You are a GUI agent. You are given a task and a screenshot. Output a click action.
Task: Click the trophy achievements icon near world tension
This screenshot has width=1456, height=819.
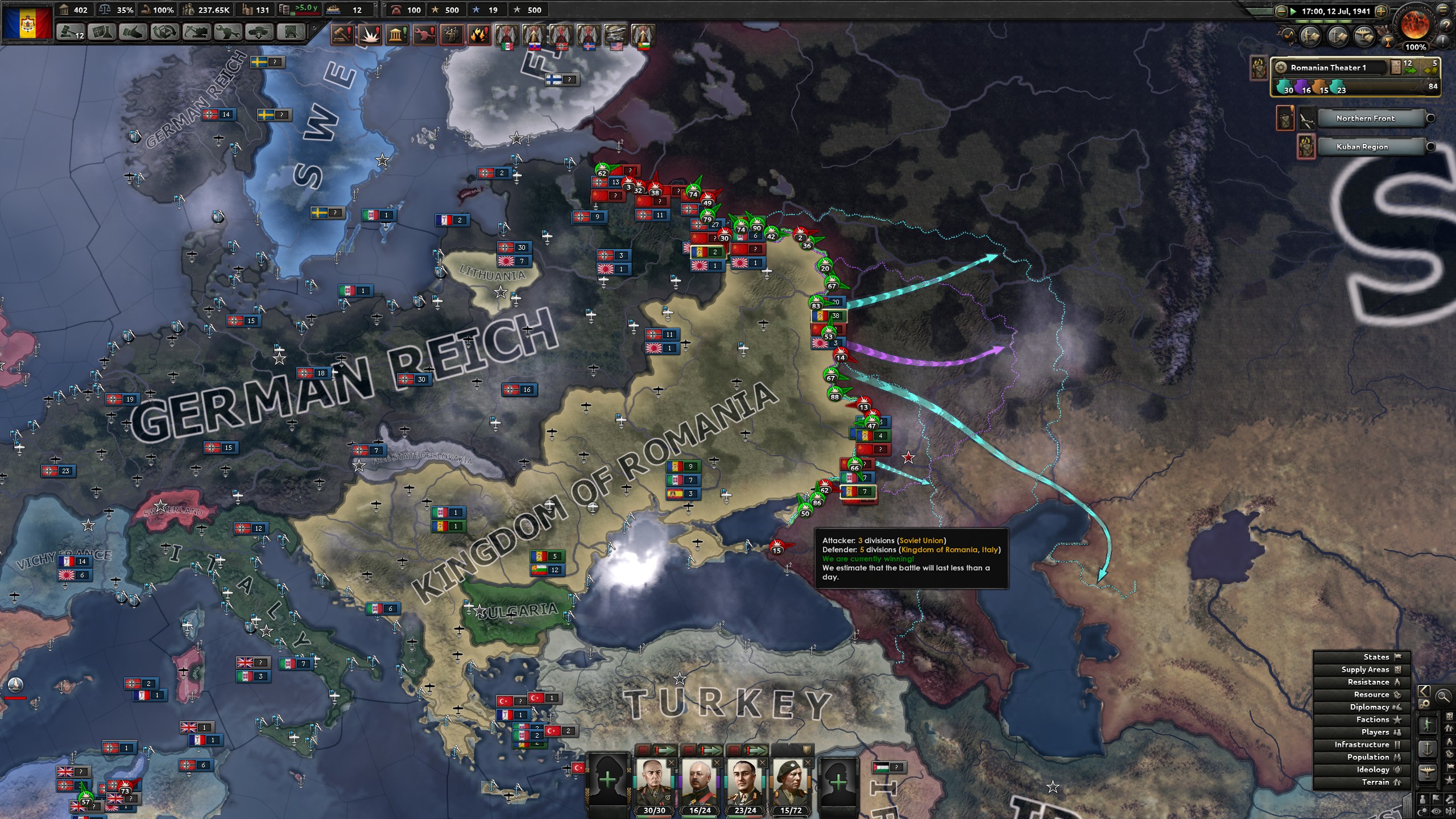click(x=1388, y=42)
